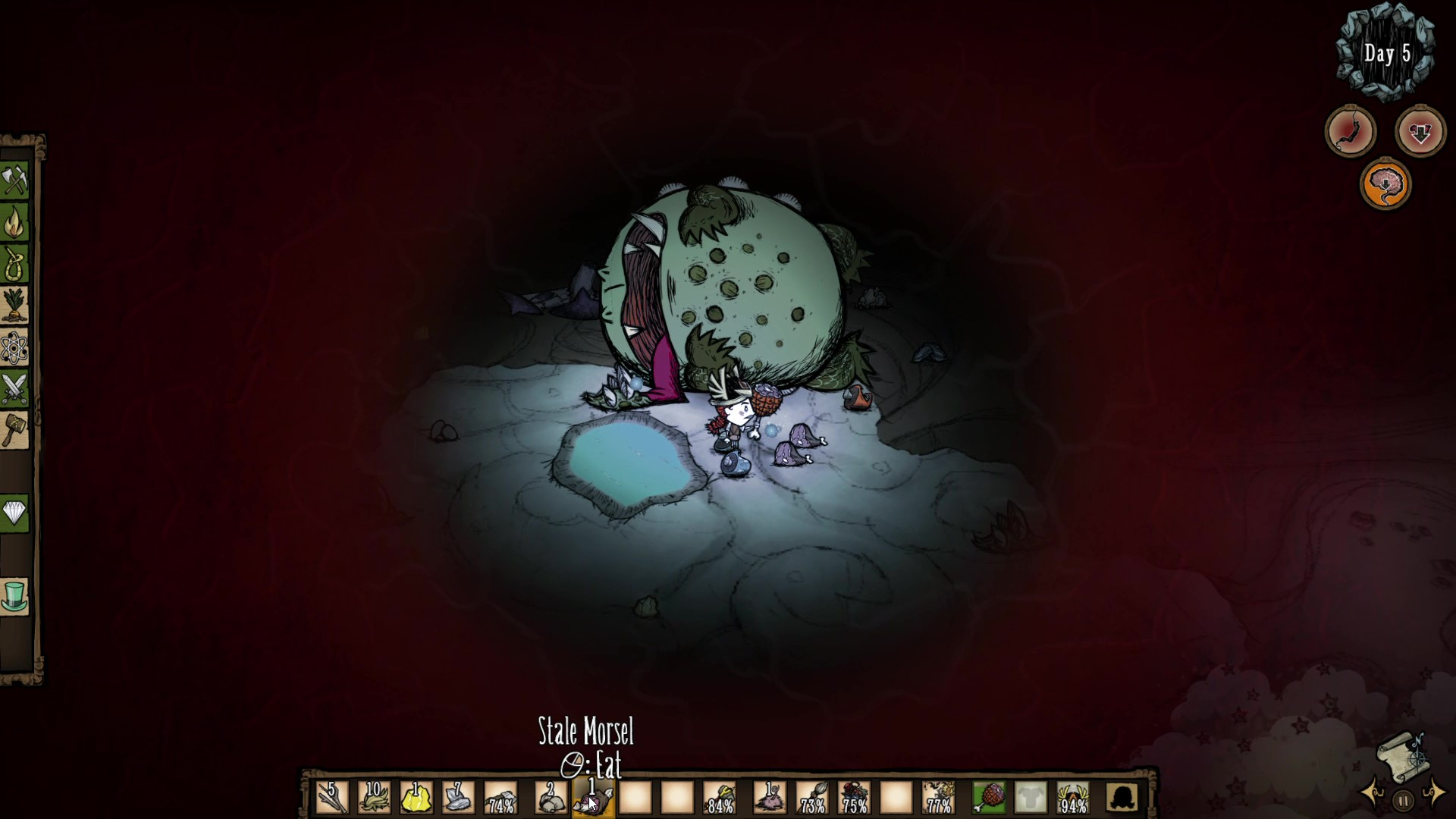Click the Stale Morsel inventory slot
The height and width of the screenshot is (819, 1456).
point(593,798)
